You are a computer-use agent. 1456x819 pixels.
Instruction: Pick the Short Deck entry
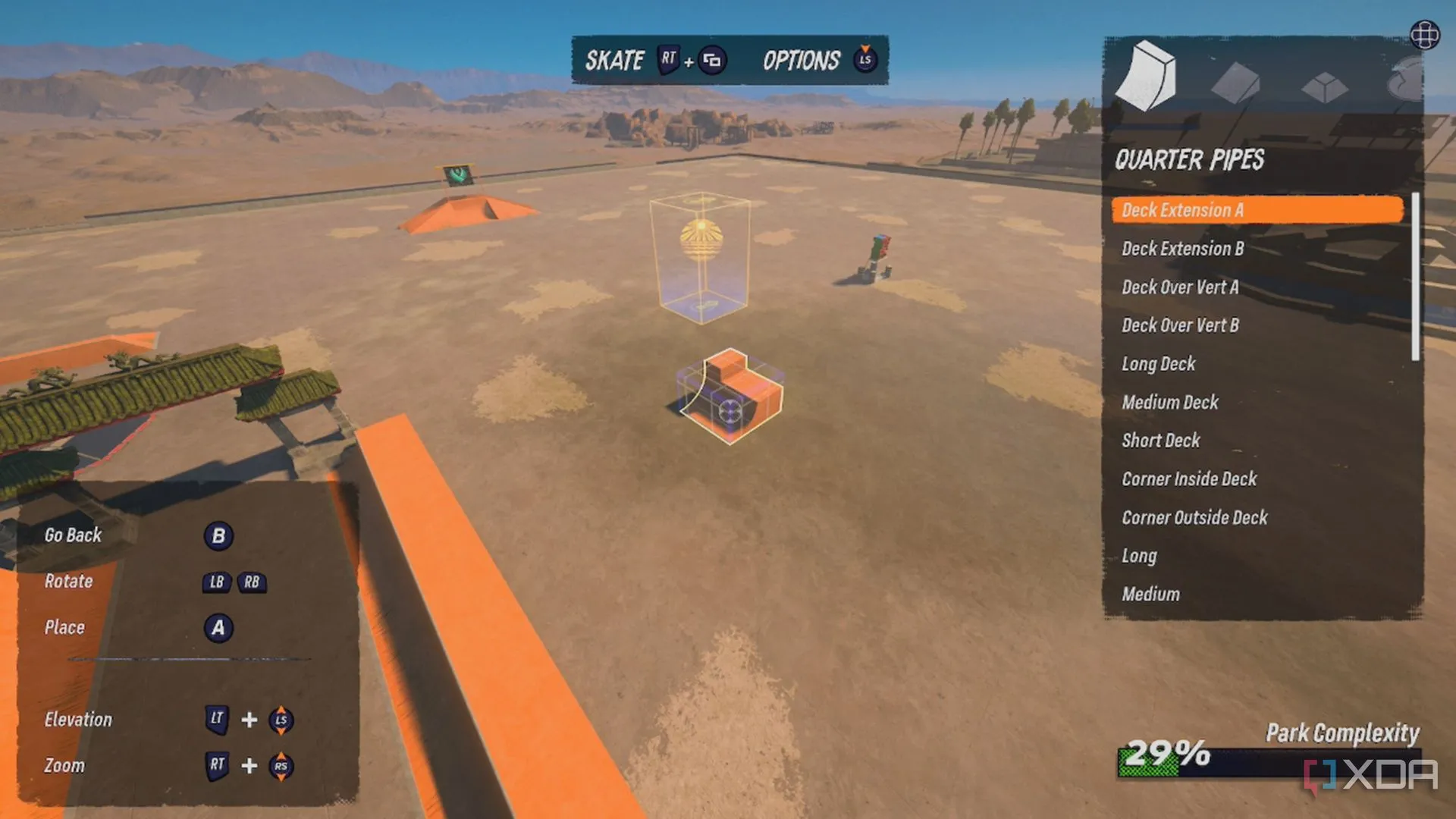(1160, 441)
